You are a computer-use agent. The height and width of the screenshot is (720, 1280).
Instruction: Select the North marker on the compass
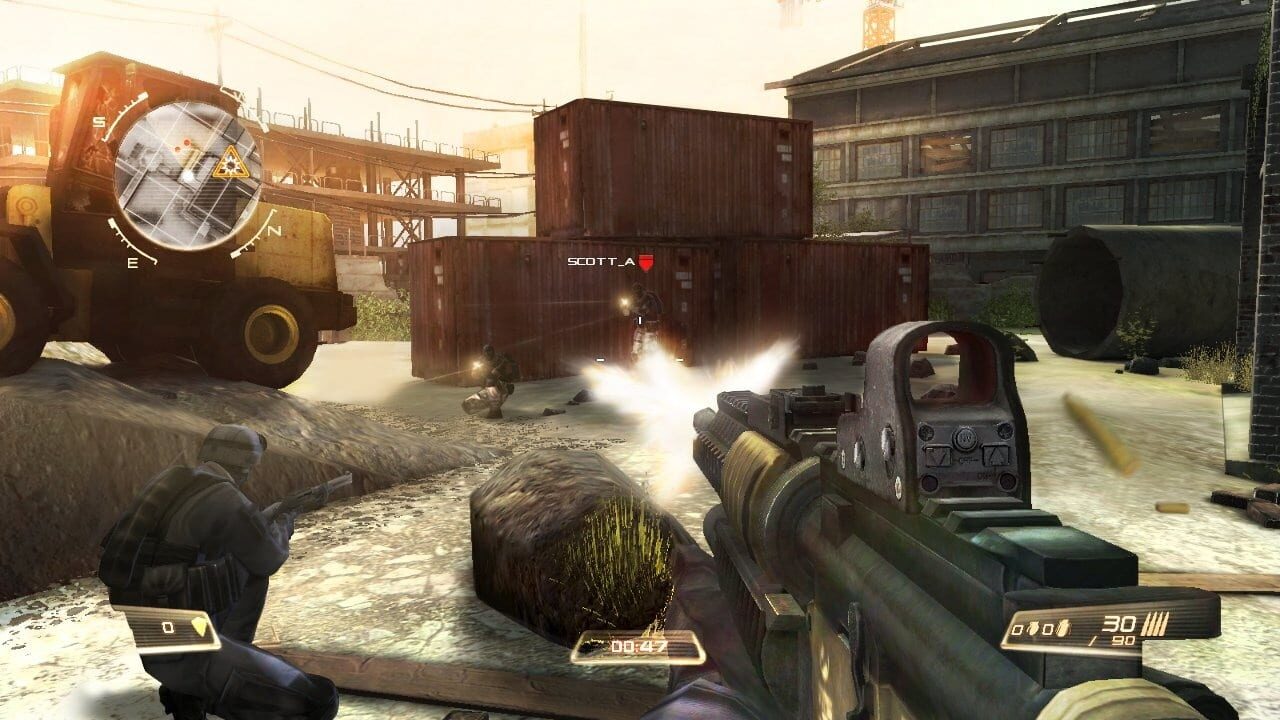click(272, 230)
